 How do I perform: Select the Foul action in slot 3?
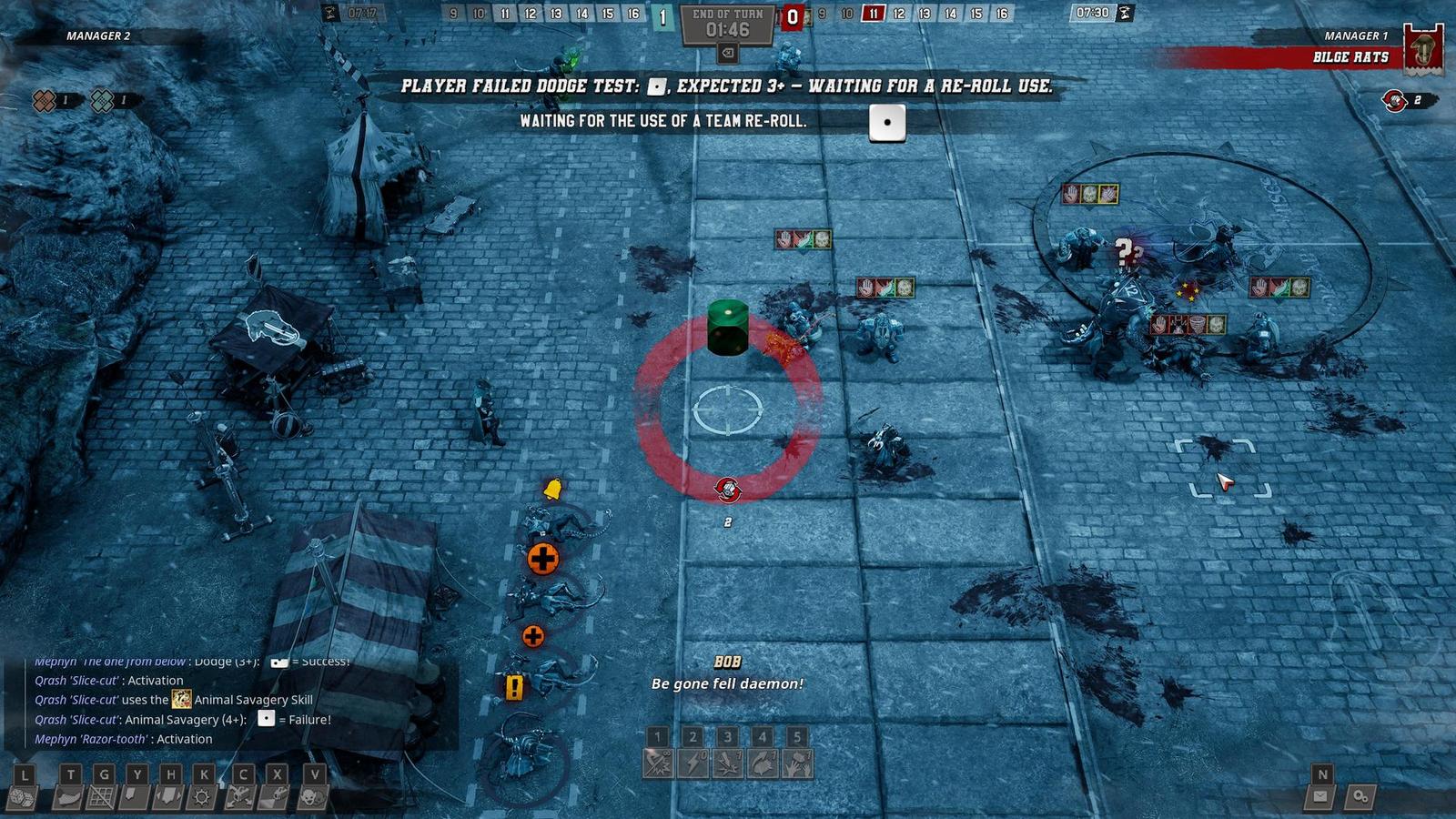coord(728,764)
